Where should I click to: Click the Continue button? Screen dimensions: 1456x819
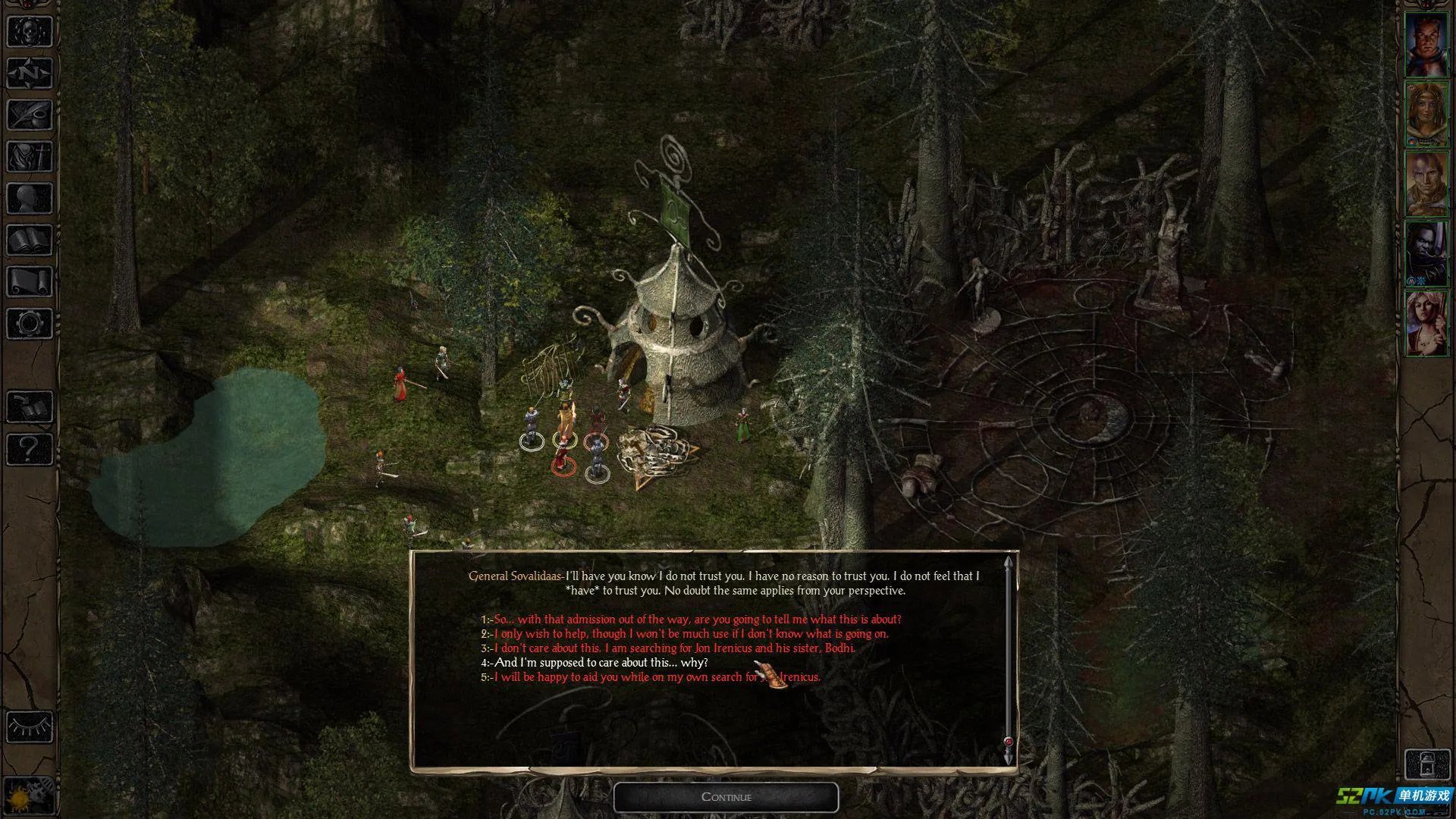(726, 797)
